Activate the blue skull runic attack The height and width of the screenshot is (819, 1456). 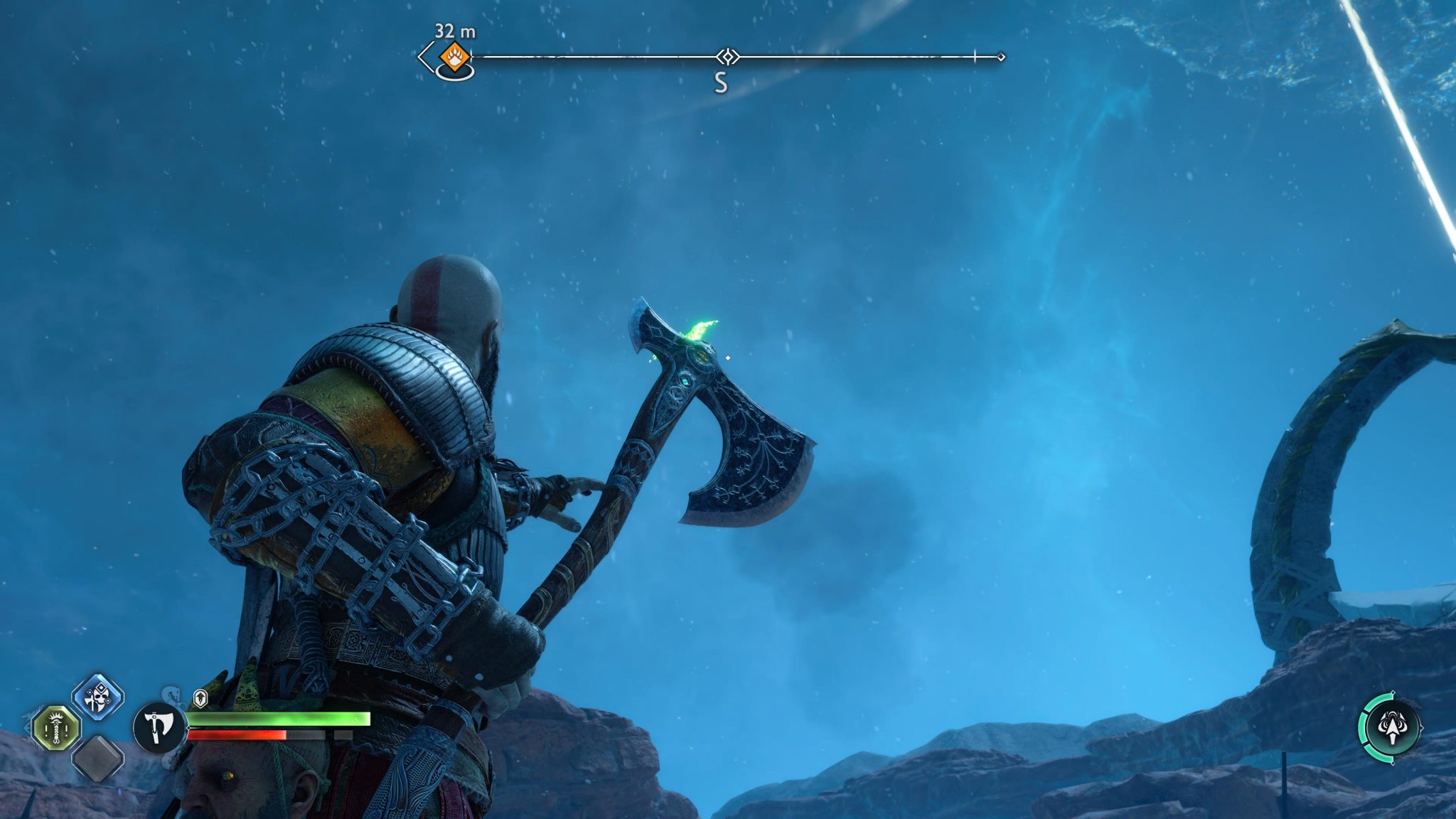click(x=98, y=697)
